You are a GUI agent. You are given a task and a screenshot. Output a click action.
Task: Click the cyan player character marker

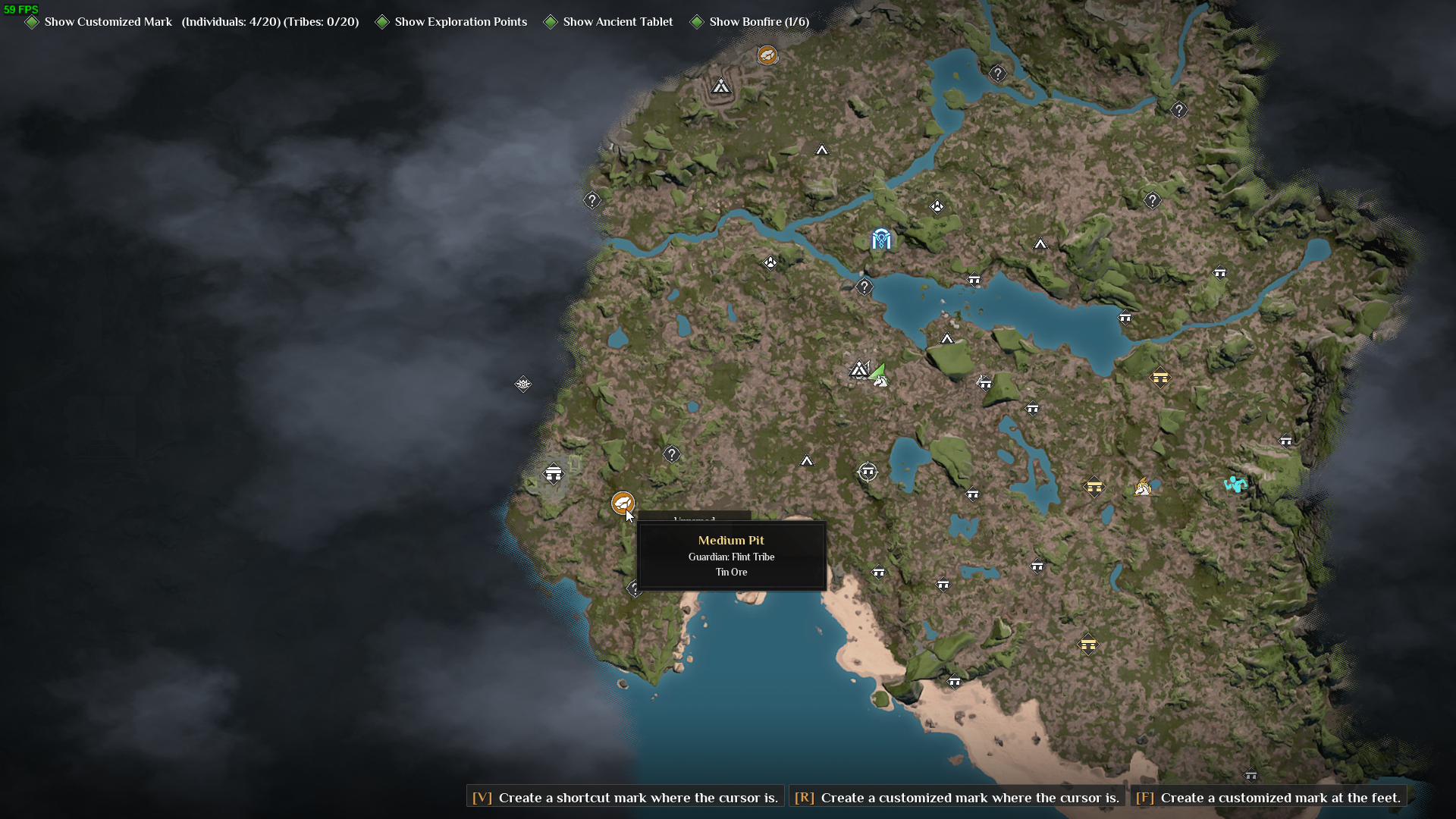click(1236, 483)
